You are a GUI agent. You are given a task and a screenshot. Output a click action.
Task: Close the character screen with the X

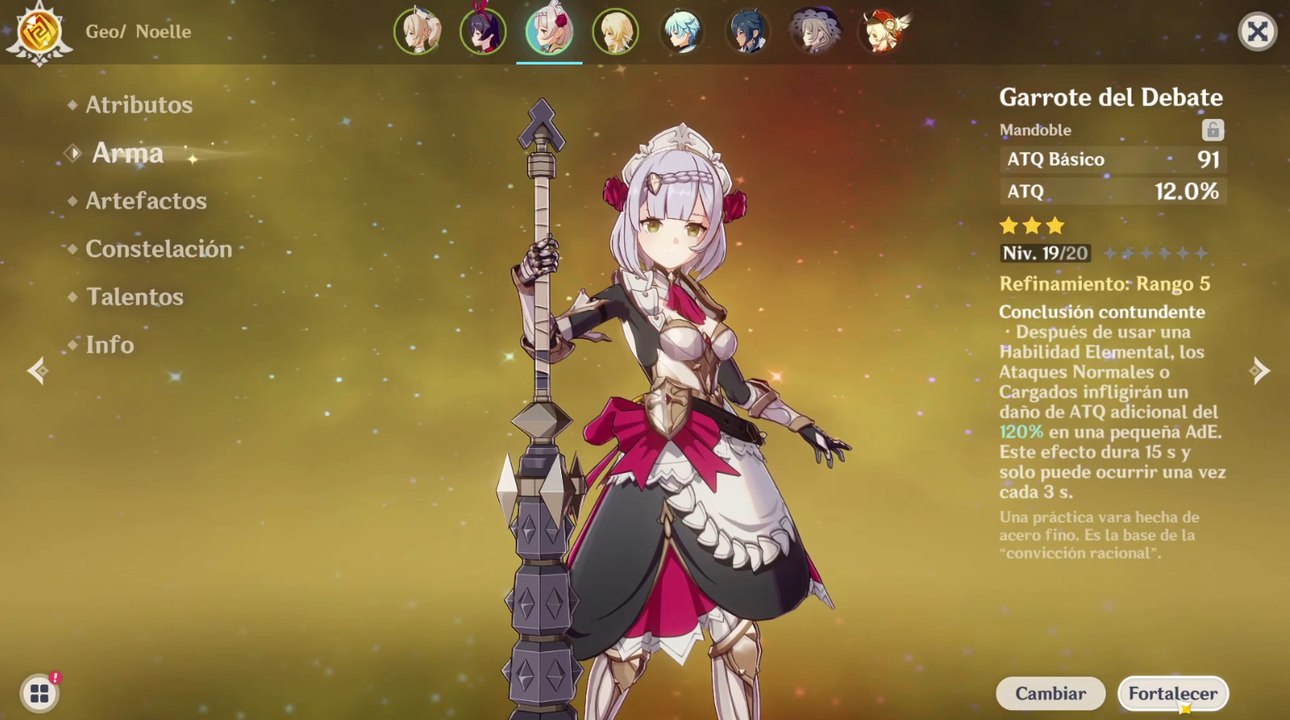point(1257,32)
